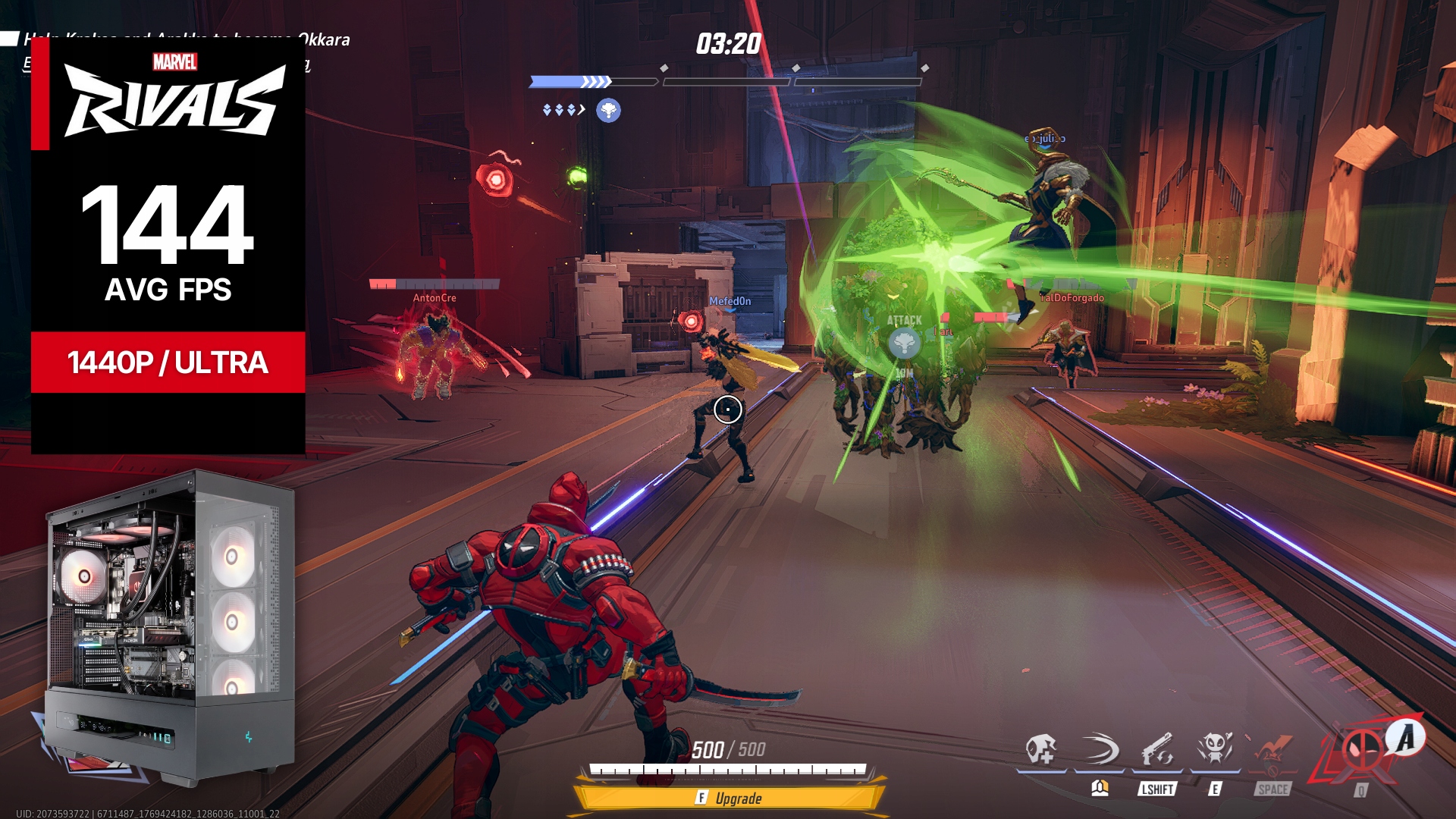The height and width of the screenshot is (819, 1456).
Task: Click the A rank speech bubble badge
Action: click(x=1406, y=737)
